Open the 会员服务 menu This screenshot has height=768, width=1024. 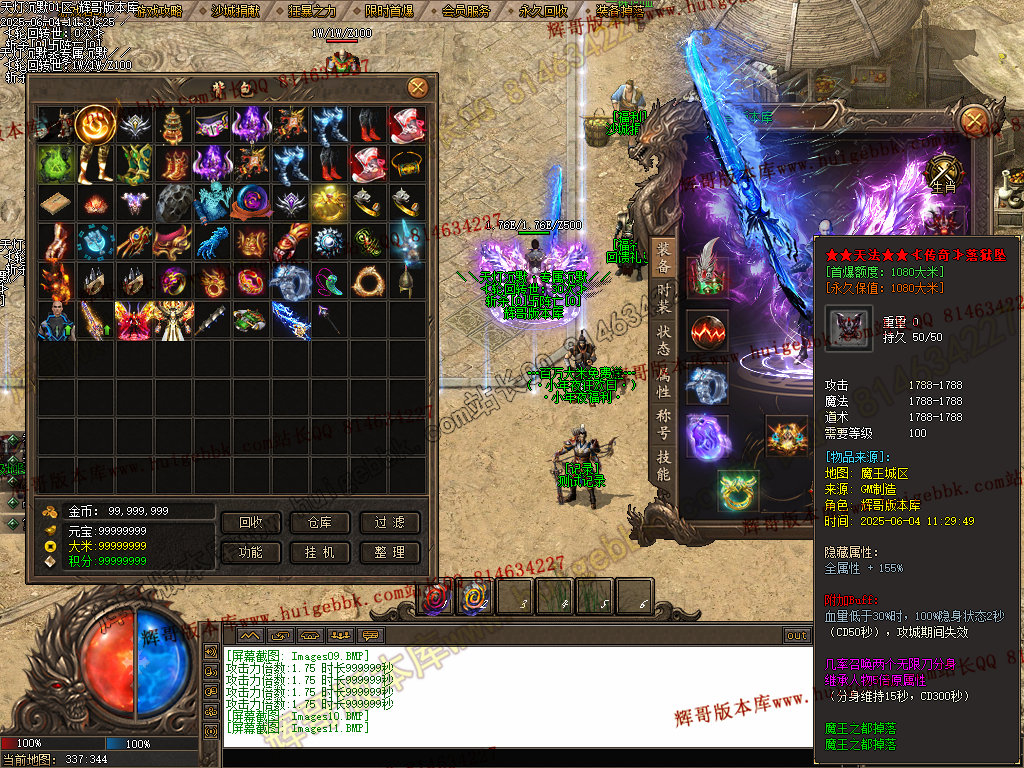coord(466,11)
